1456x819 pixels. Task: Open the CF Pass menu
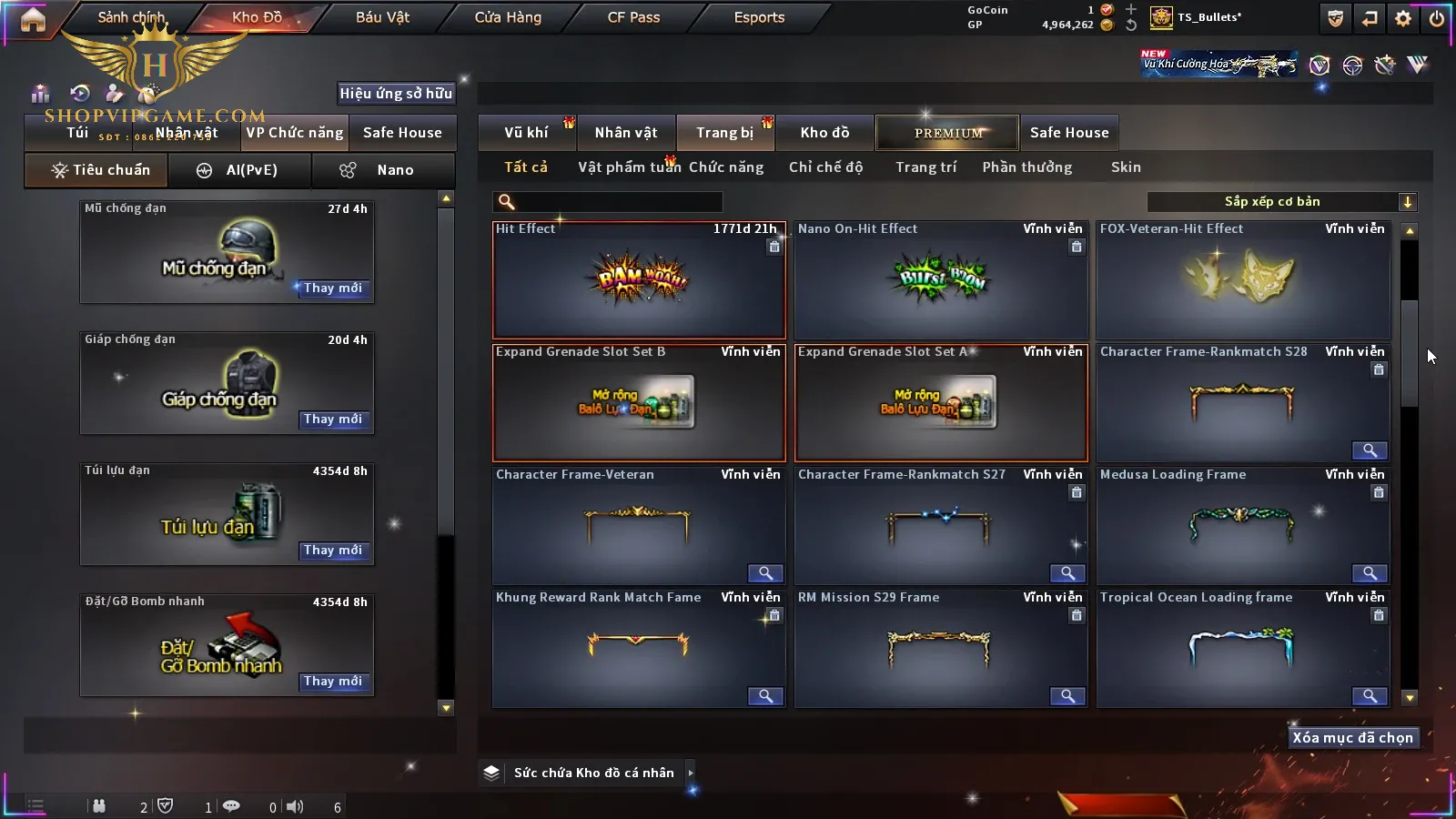(633, 17)
